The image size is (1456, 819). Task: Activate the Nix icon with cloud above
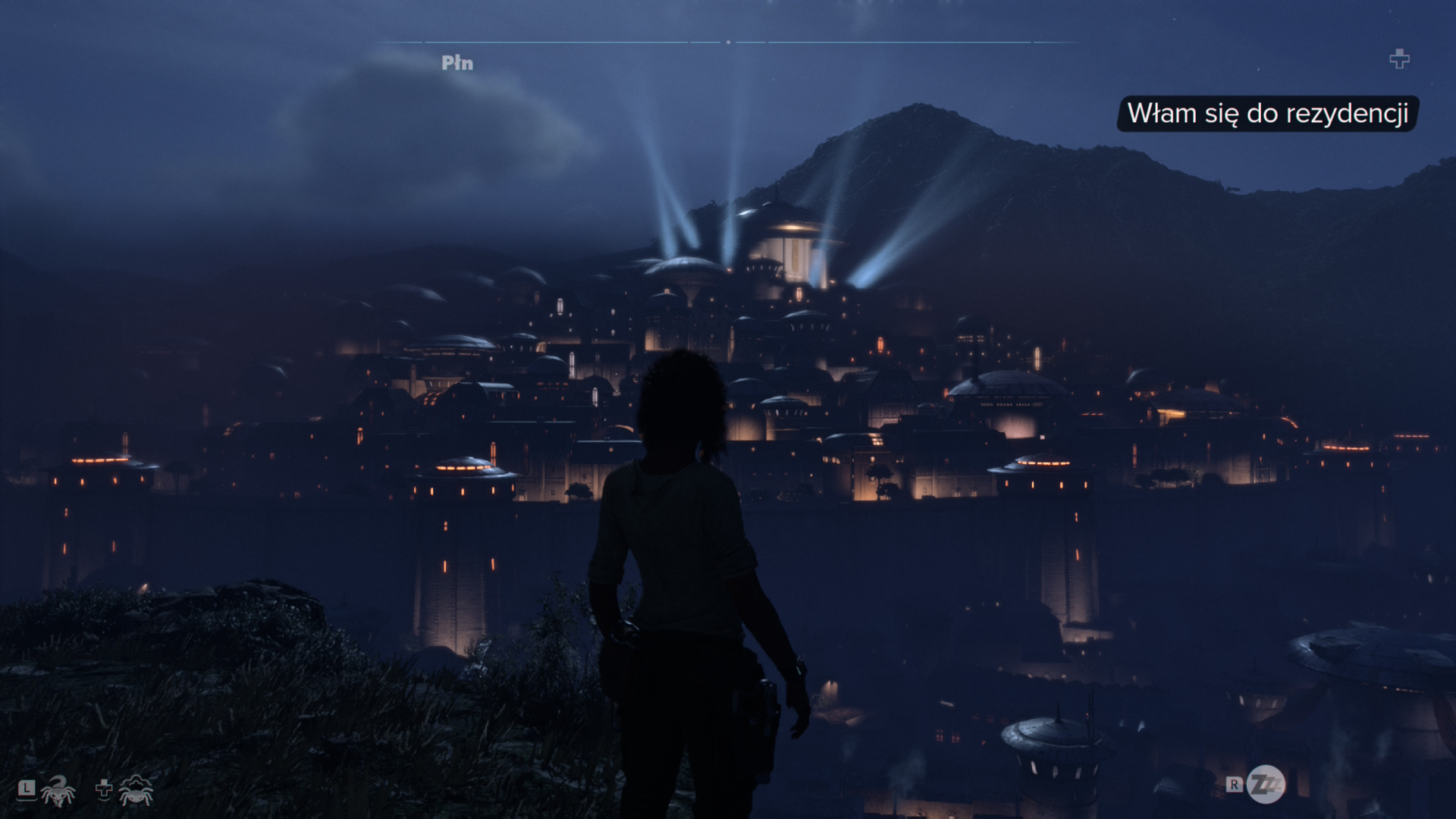coord(136,791)
